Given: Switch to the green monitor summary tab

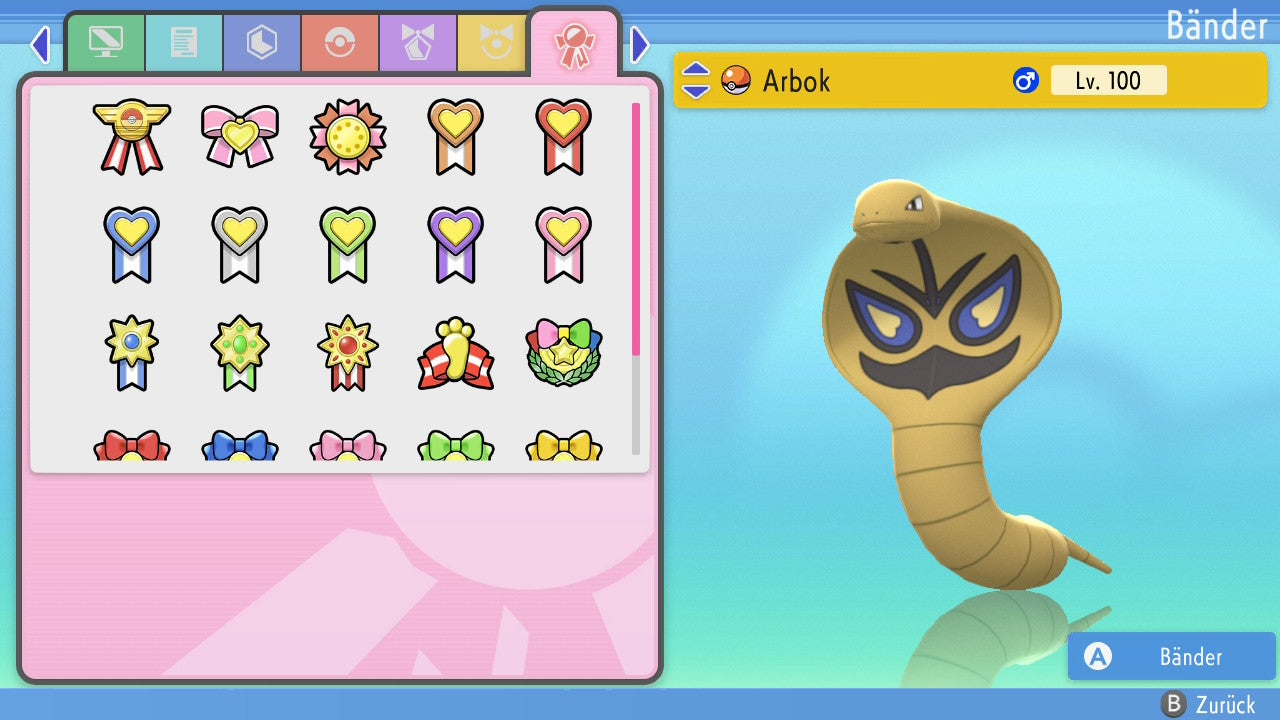Looking at the screenshot, I should pyautogui.click(x=105, y=43).
